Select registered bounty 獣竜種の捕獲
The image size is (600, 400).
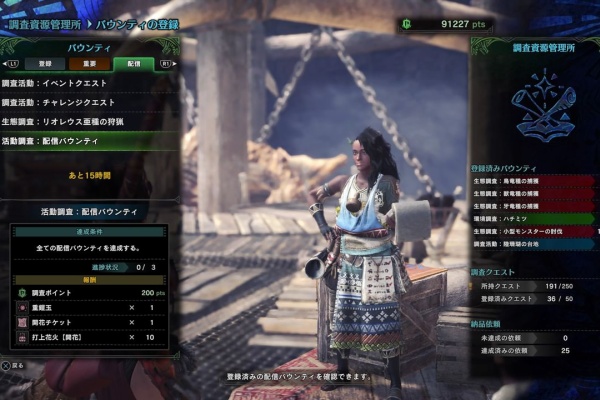click(530, 193)
